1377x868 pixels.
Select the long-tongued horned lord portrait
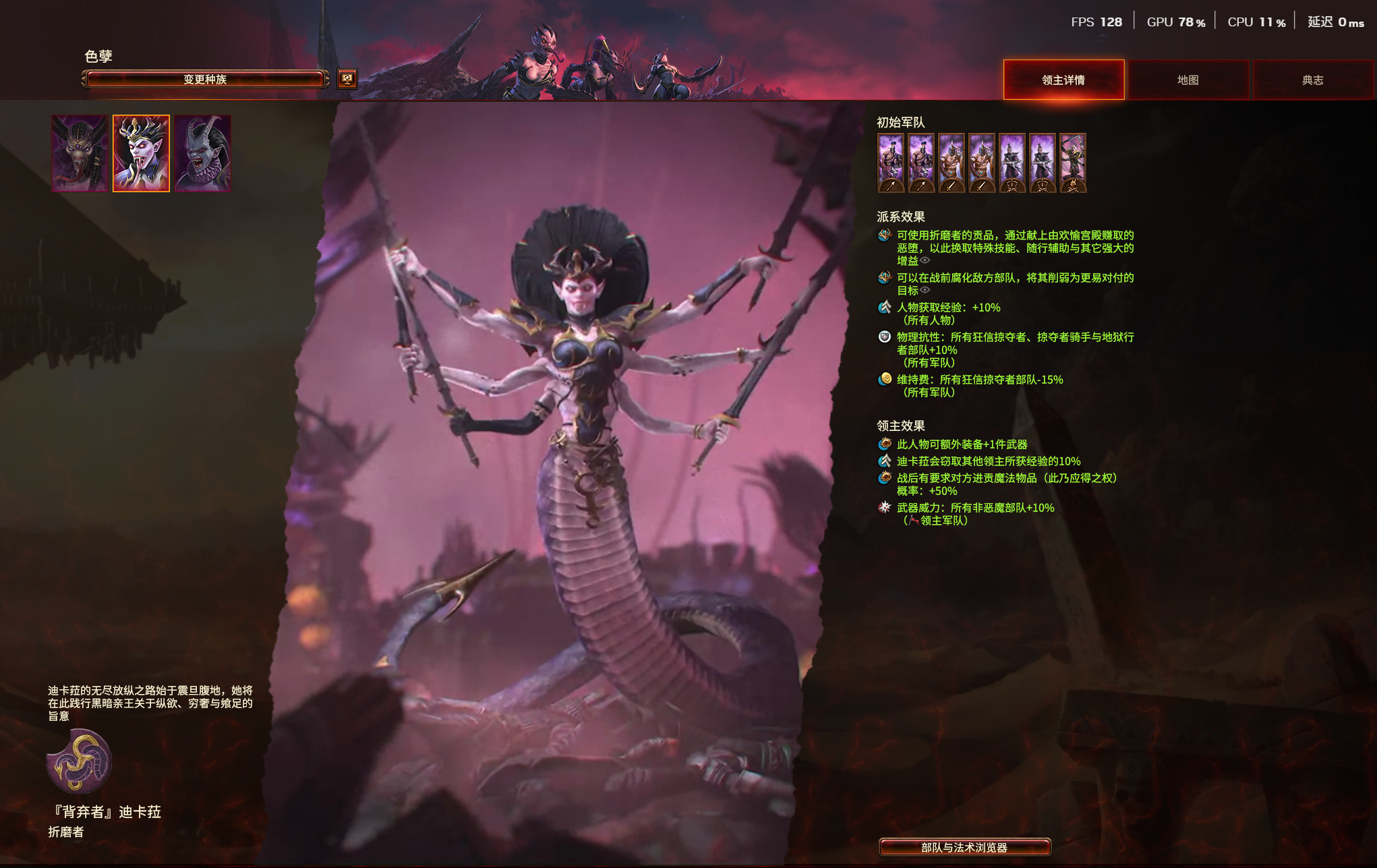[x=80, y=153]
